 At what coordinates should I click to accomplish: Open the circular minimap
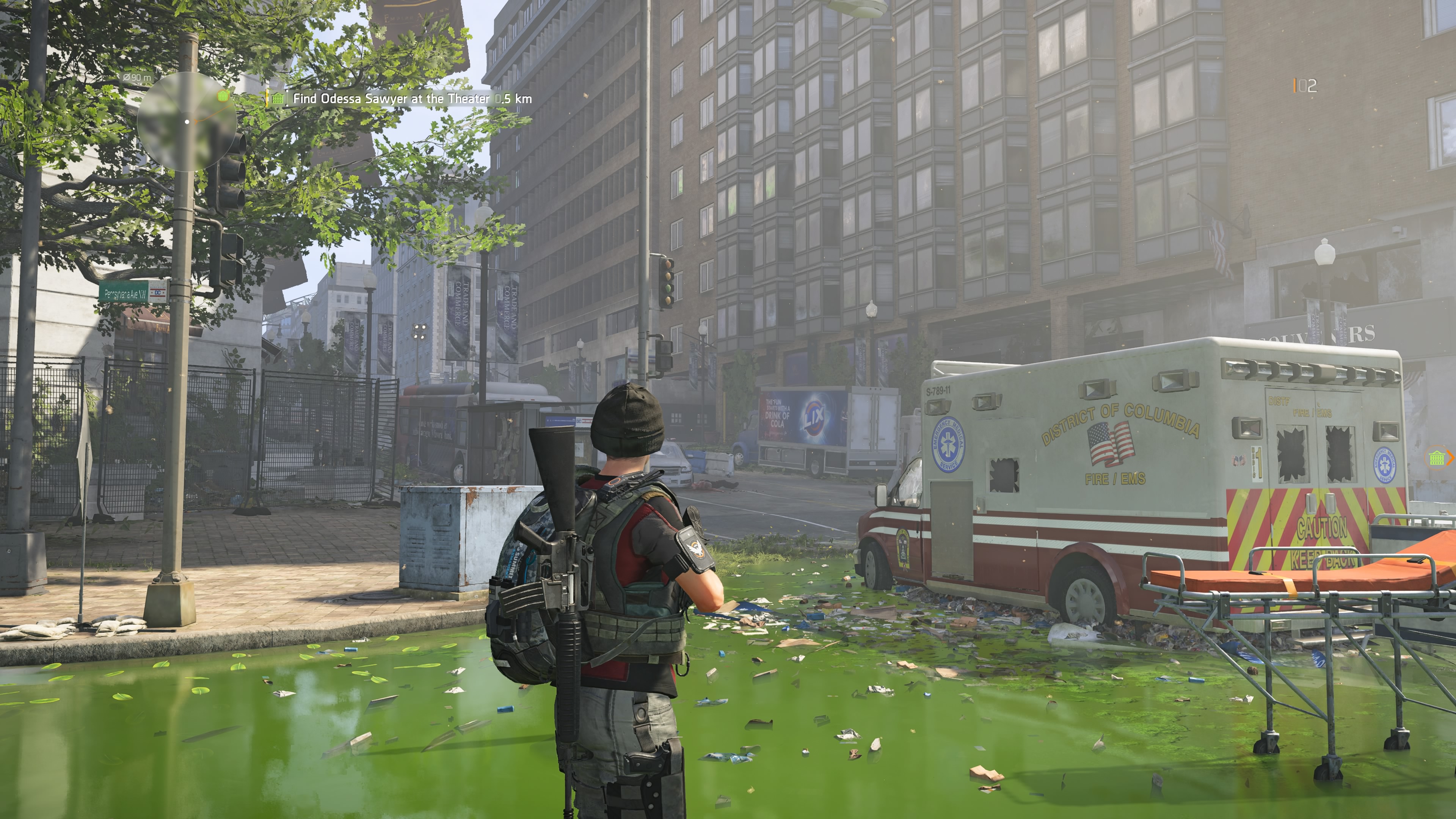(187, 121)
